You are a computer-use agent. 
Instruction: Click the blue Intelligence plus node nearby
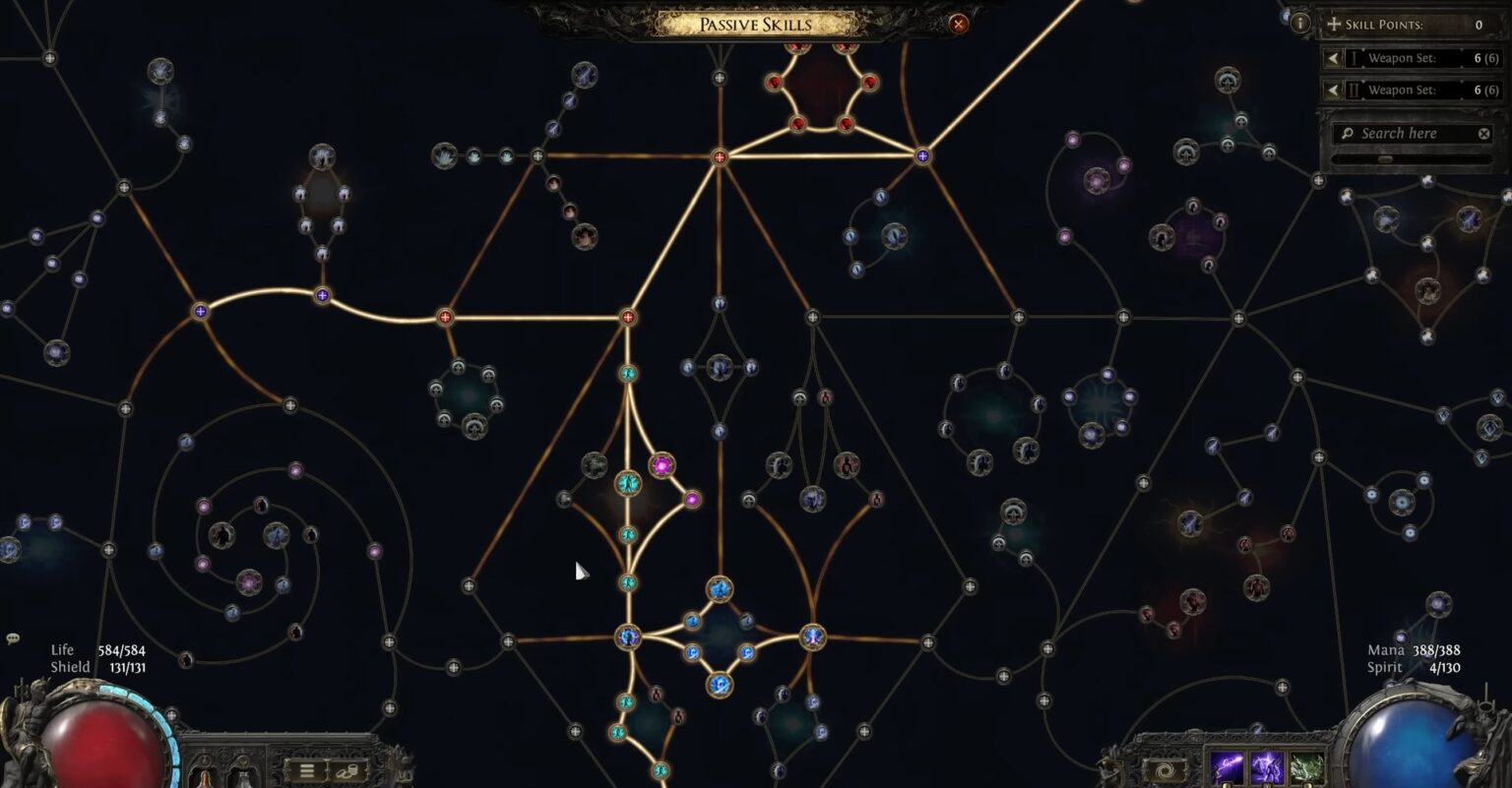pos(922,154)
